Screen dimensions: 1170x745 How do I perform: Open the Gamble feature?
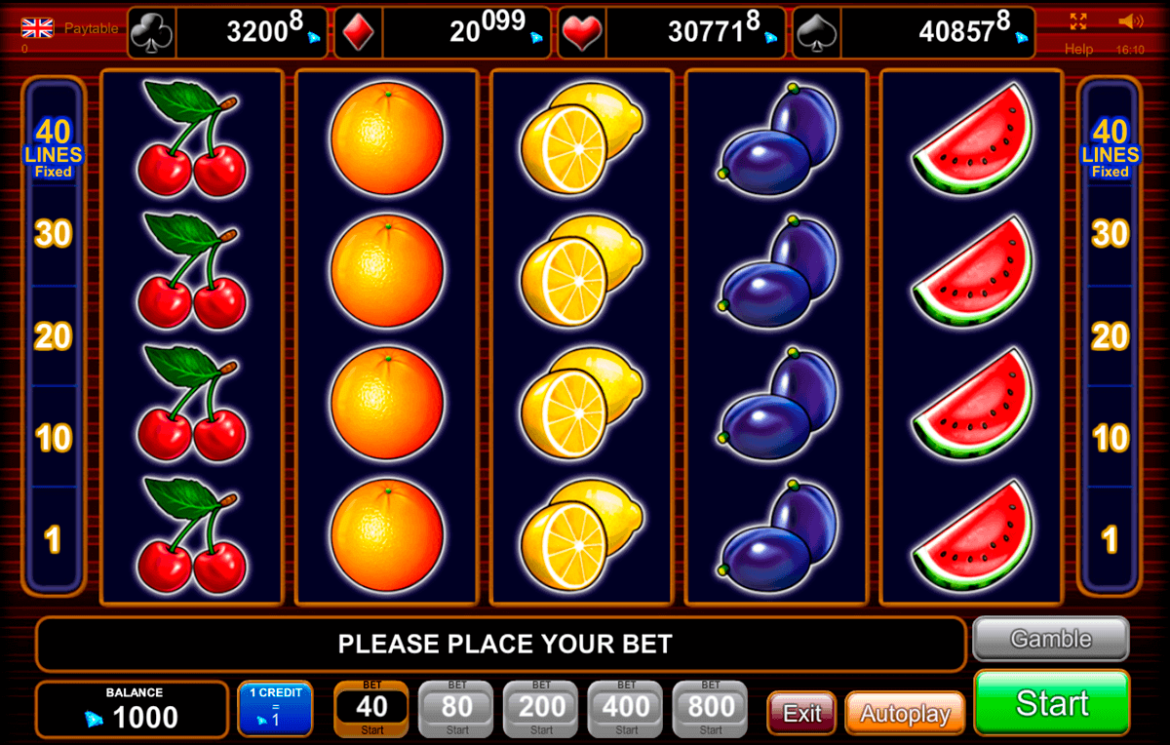click(x=1050, y=639)
